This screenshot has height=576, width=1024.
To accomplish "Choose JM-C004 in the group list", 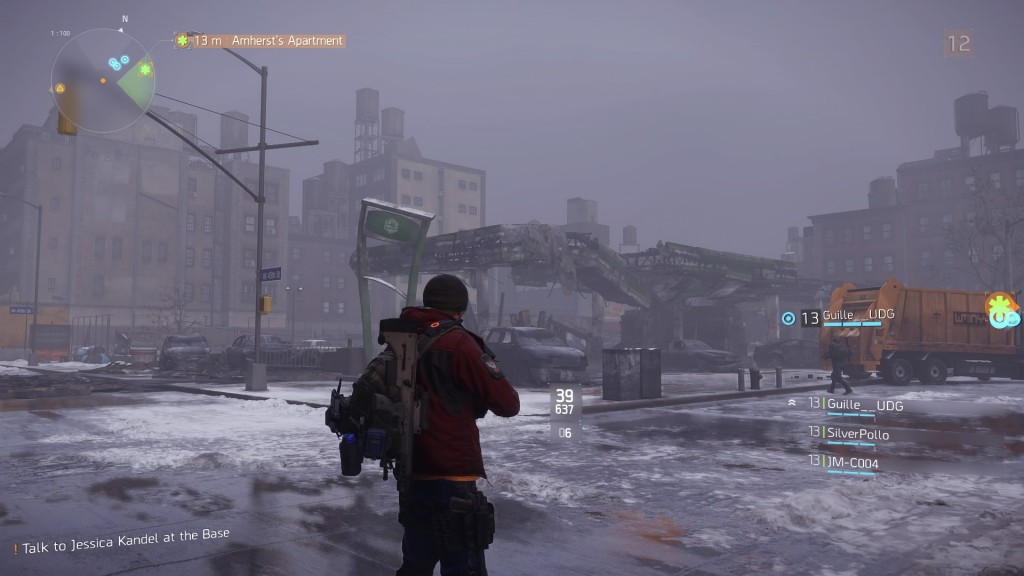I will [x=852, y=462].
